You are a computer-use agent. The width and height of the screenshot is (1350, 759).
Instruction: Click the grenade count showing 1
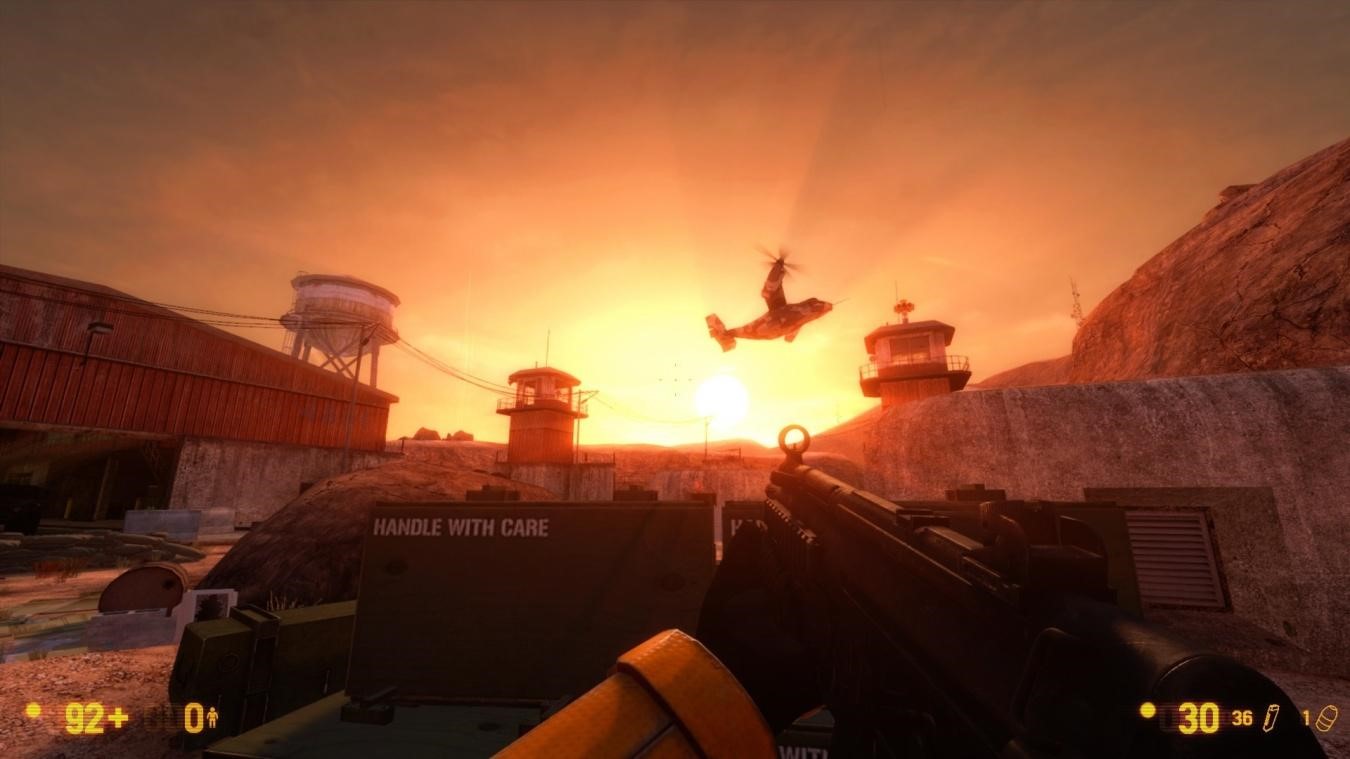coord(1306,716)
